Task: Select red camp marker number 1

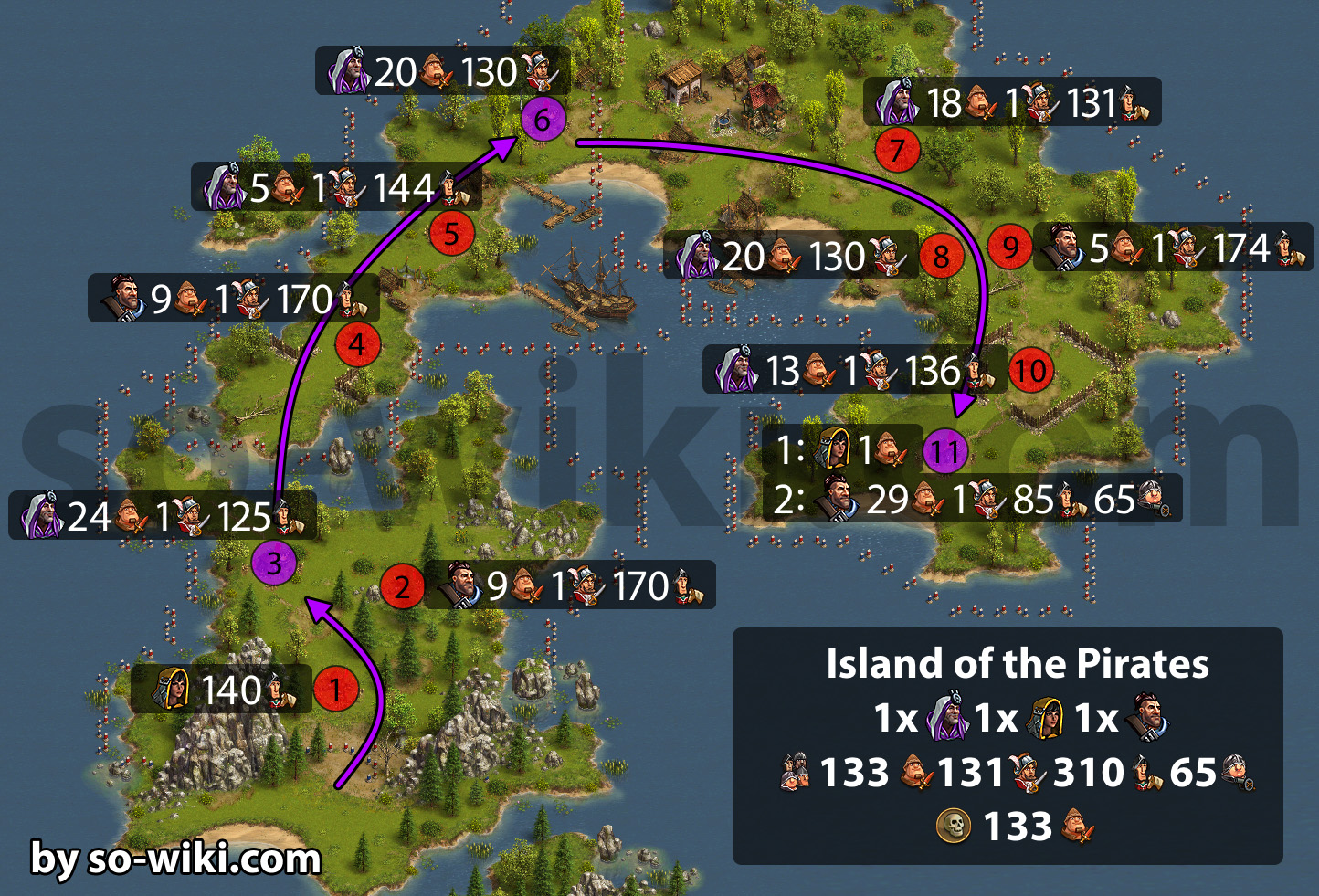Action: click(x=336, y=689)
